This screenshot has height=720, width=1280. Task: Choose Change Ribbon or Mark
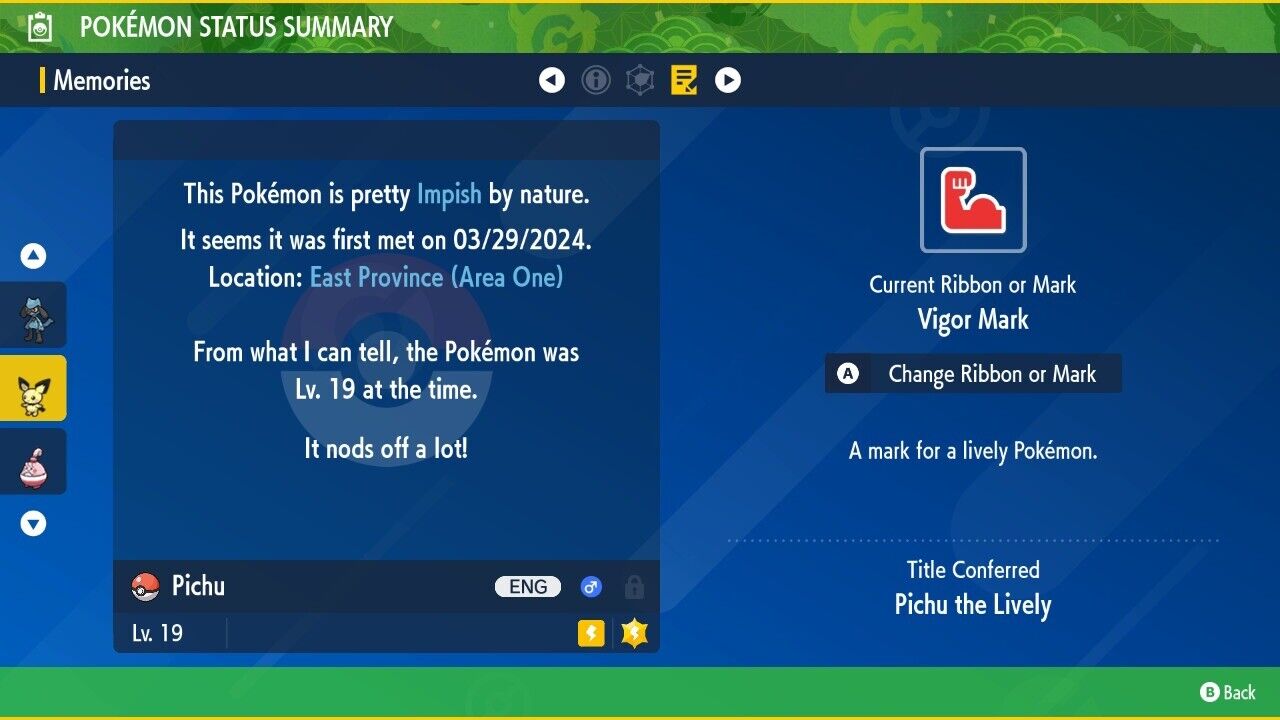[973, 374]
